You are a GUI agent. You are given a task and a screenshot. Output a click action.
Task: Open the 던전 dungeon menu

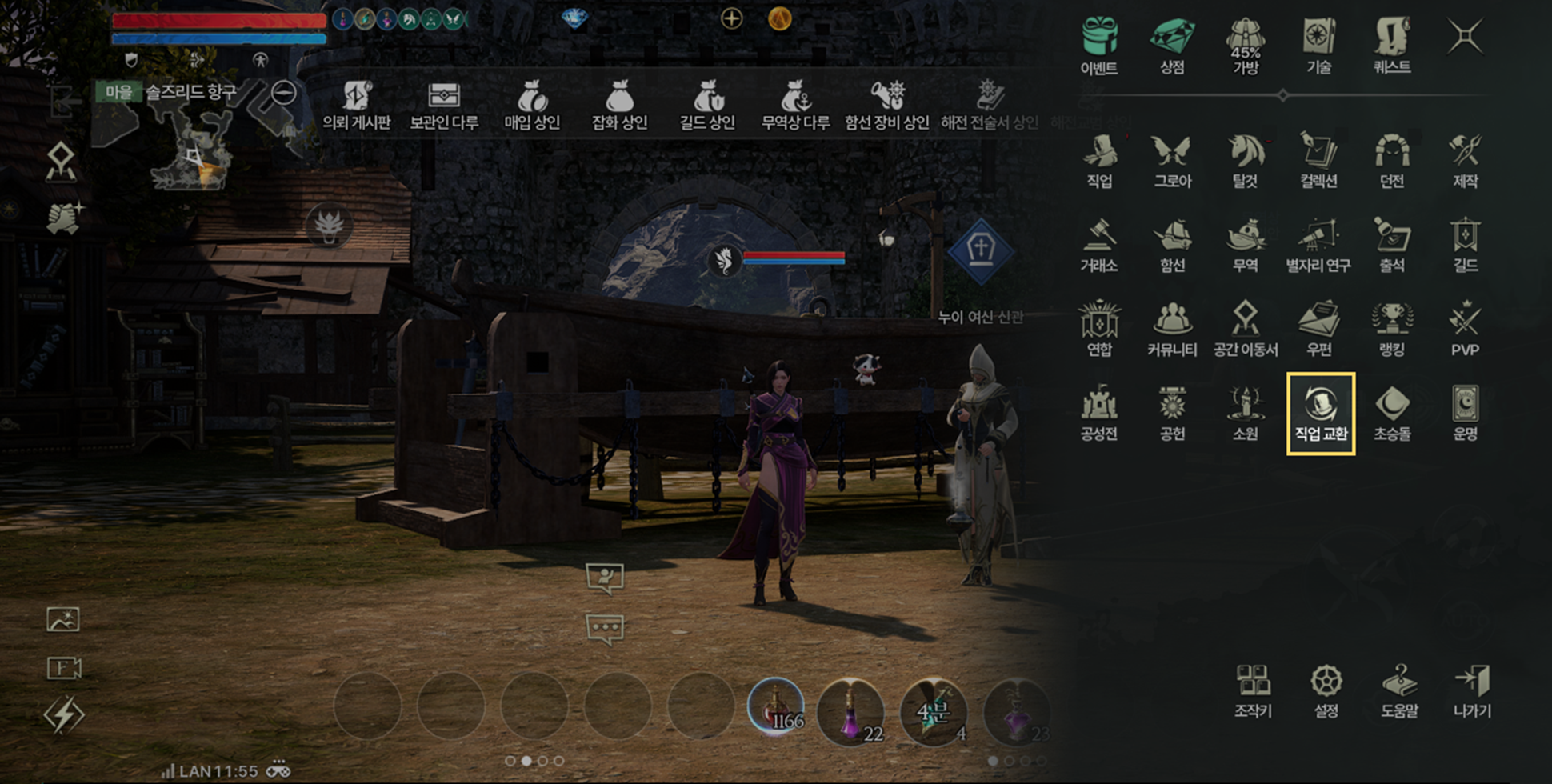tap(1392, 160)
